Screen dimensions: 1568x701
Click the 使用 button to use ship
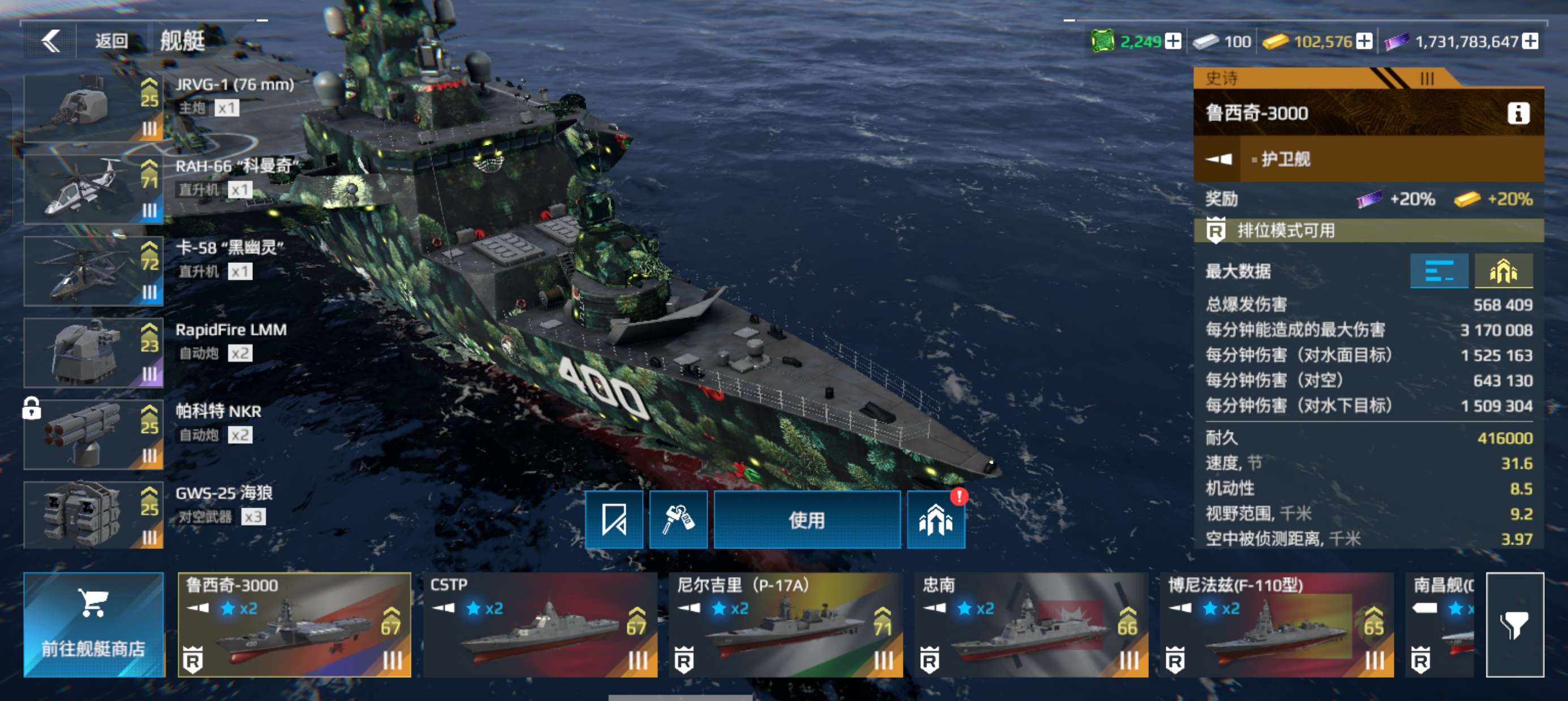[x=807, y=520]
